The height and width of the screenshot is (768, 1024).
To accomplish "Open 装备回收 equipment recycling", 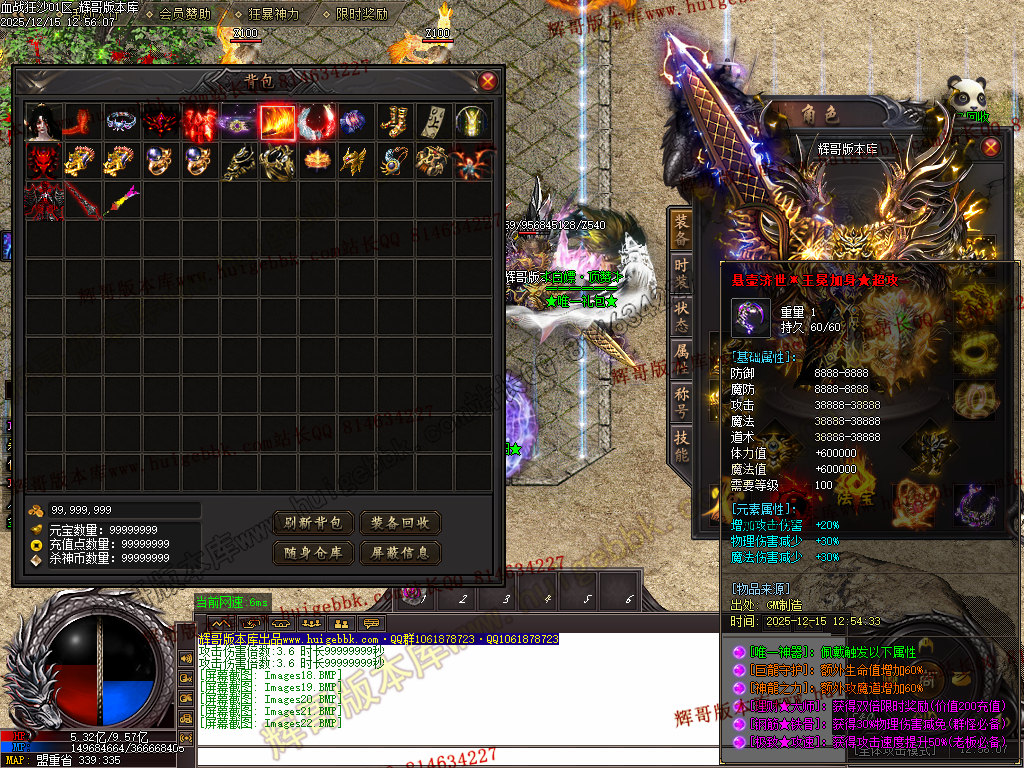I will click(400, 523).
